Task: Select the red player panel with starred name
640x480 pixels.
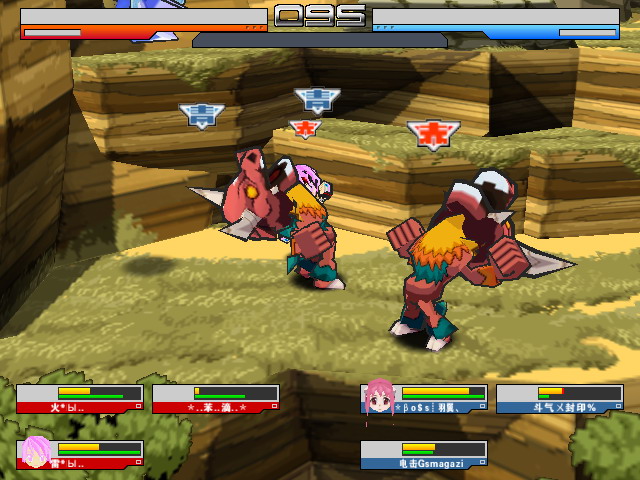Action: pyautogui.click(x=215, y=399)
